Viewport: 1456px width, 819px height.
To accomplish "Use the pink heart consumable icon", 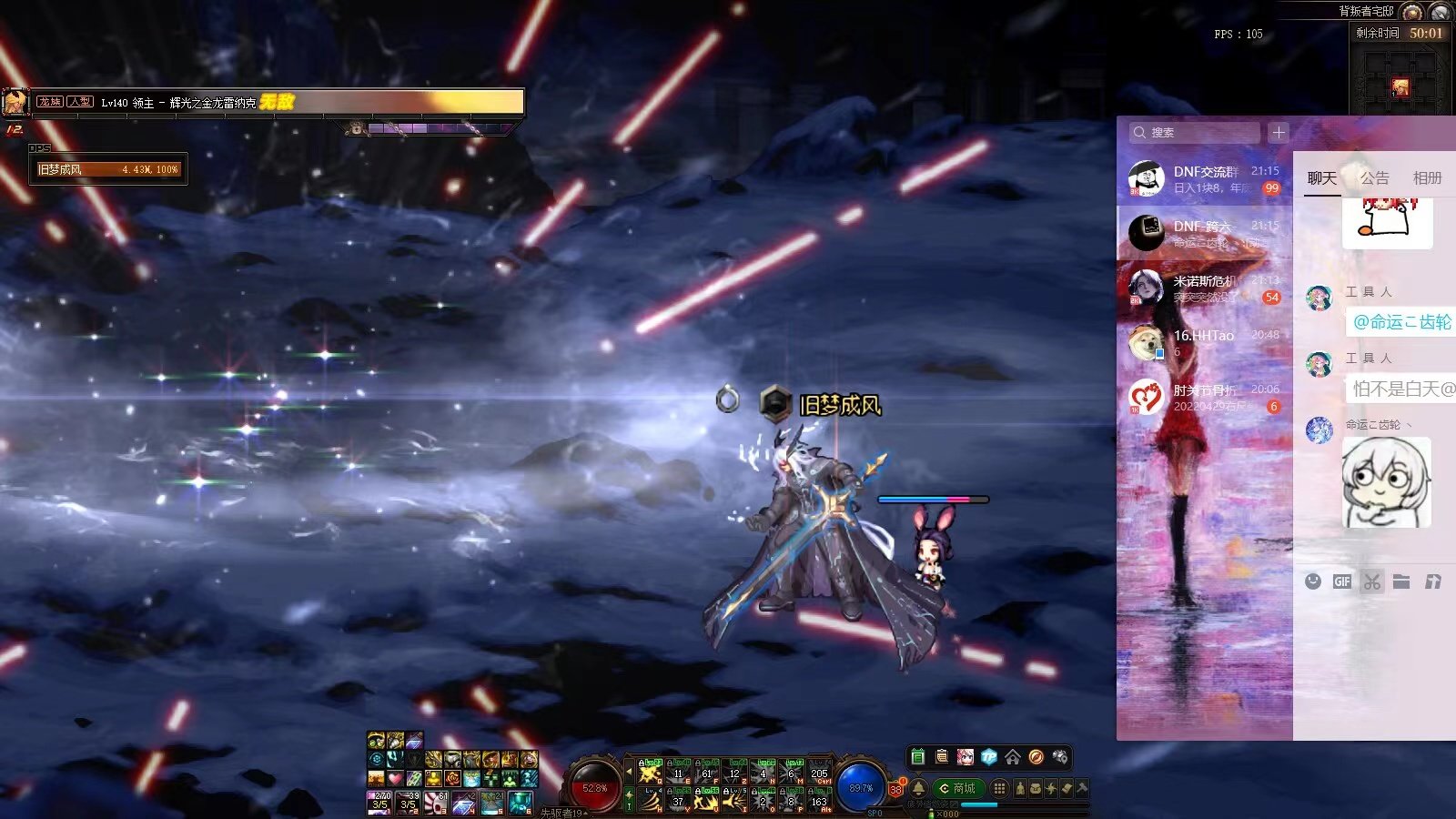I will (395, 779).
